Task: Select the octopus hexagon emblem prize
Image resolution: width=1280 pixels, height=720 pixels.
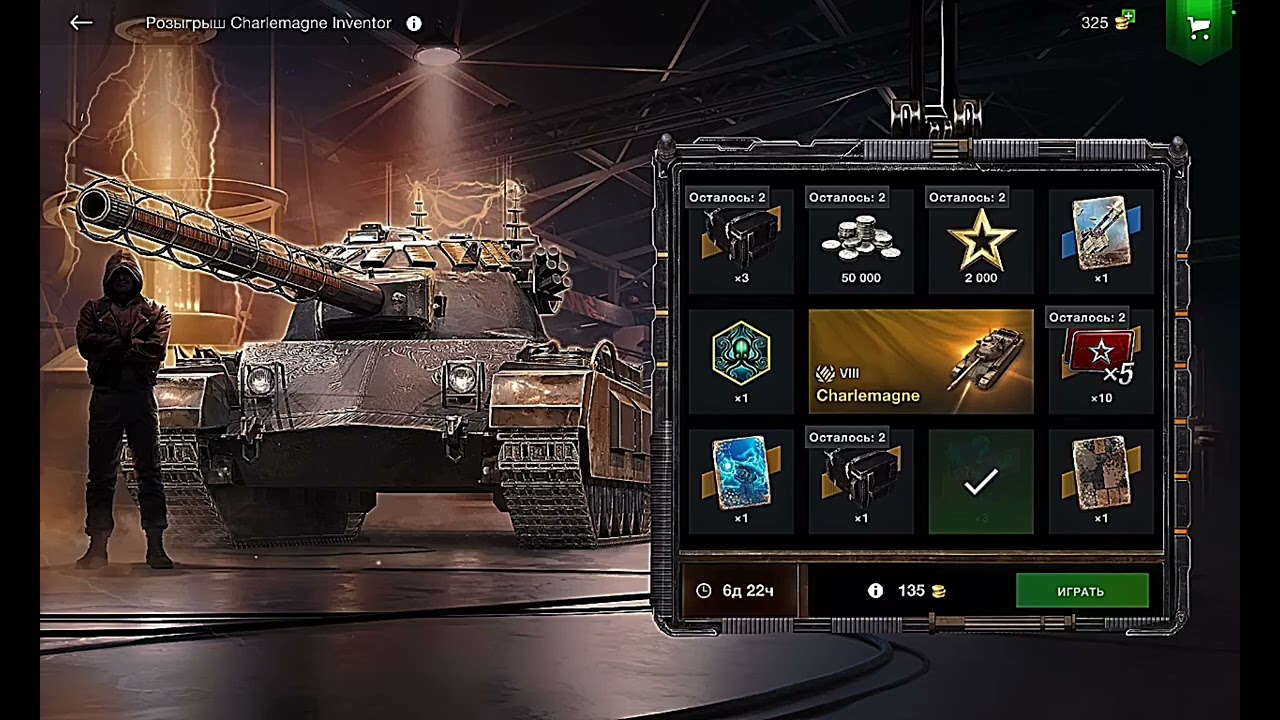Action: [741, 361]
